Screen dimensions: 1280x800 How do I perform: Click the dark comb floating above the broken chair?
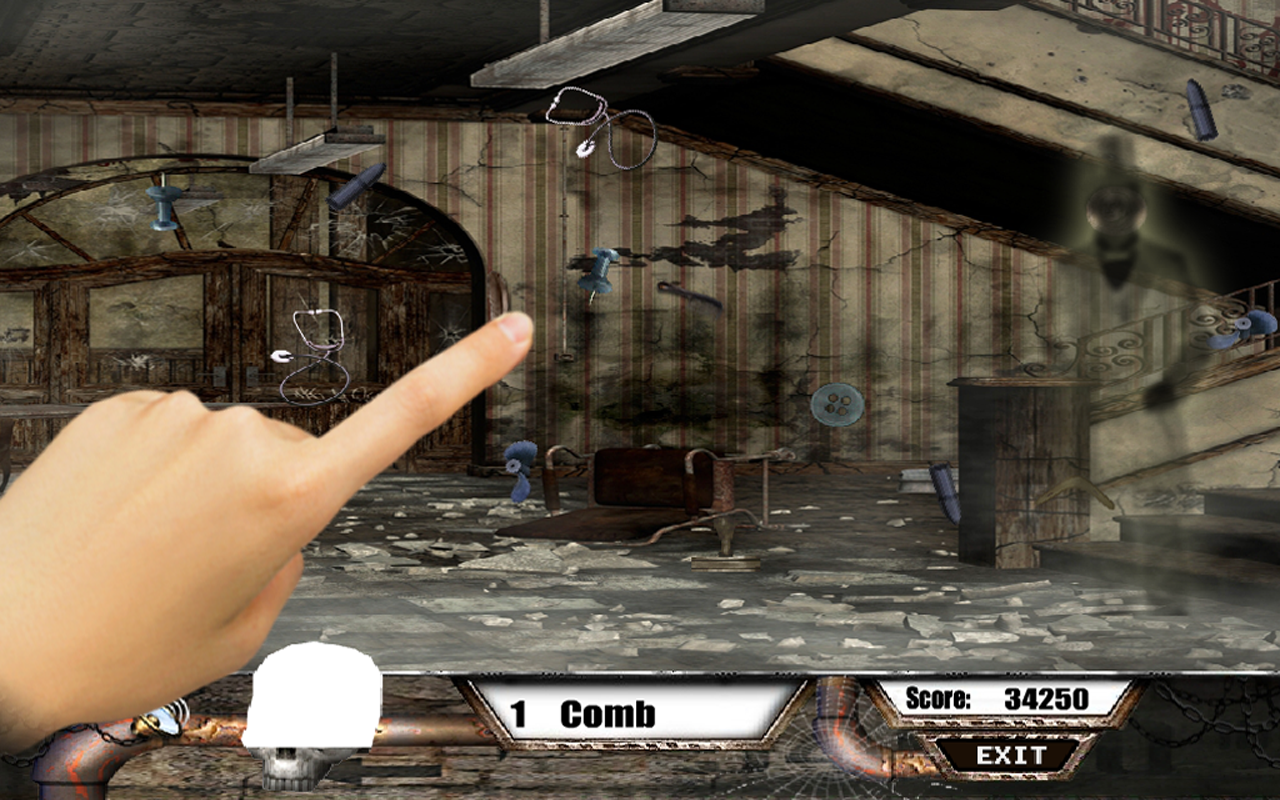click(690, 299)
